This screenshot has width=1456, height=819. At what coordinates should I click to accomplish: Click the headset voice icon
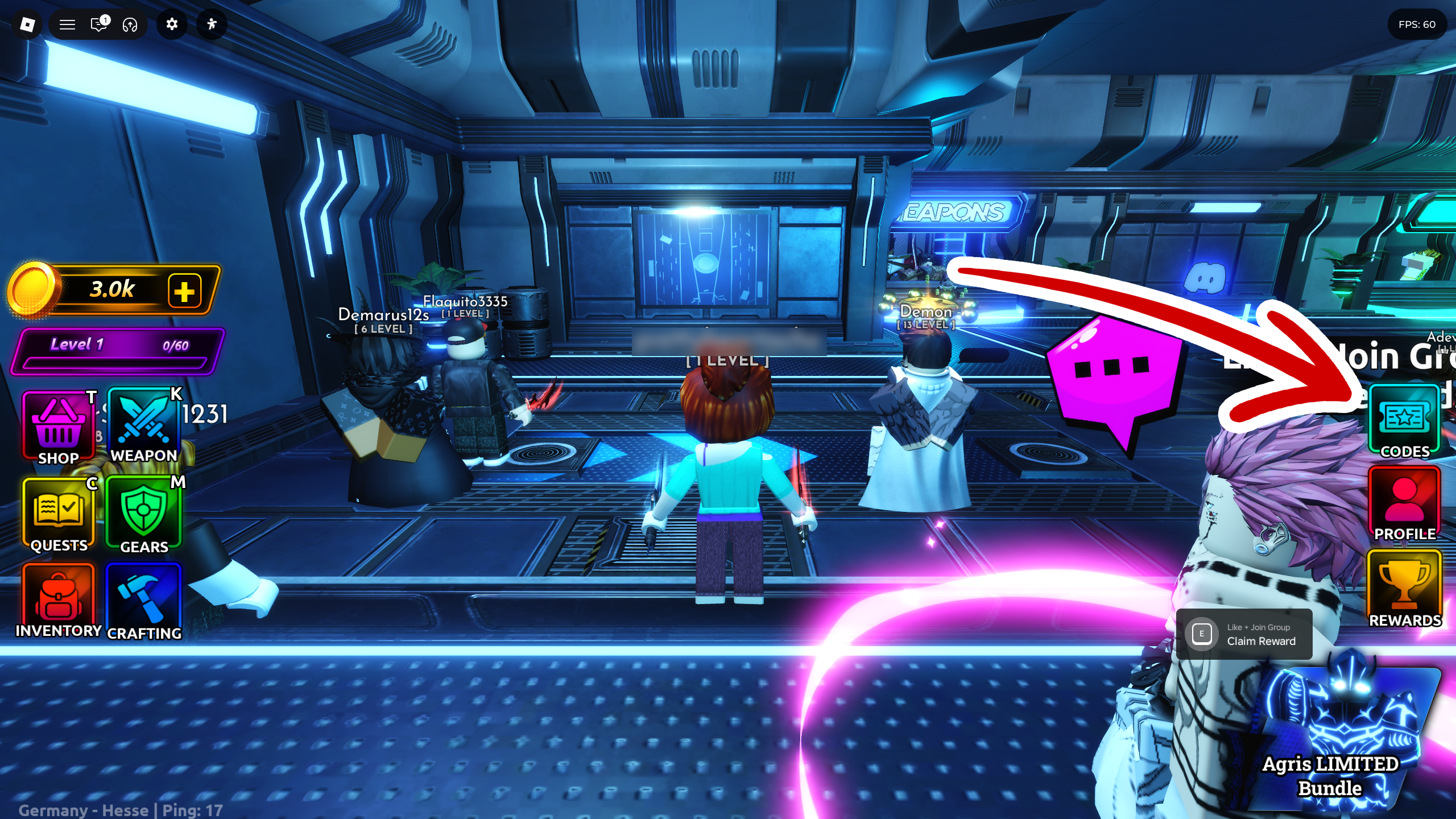pos(130,24)
